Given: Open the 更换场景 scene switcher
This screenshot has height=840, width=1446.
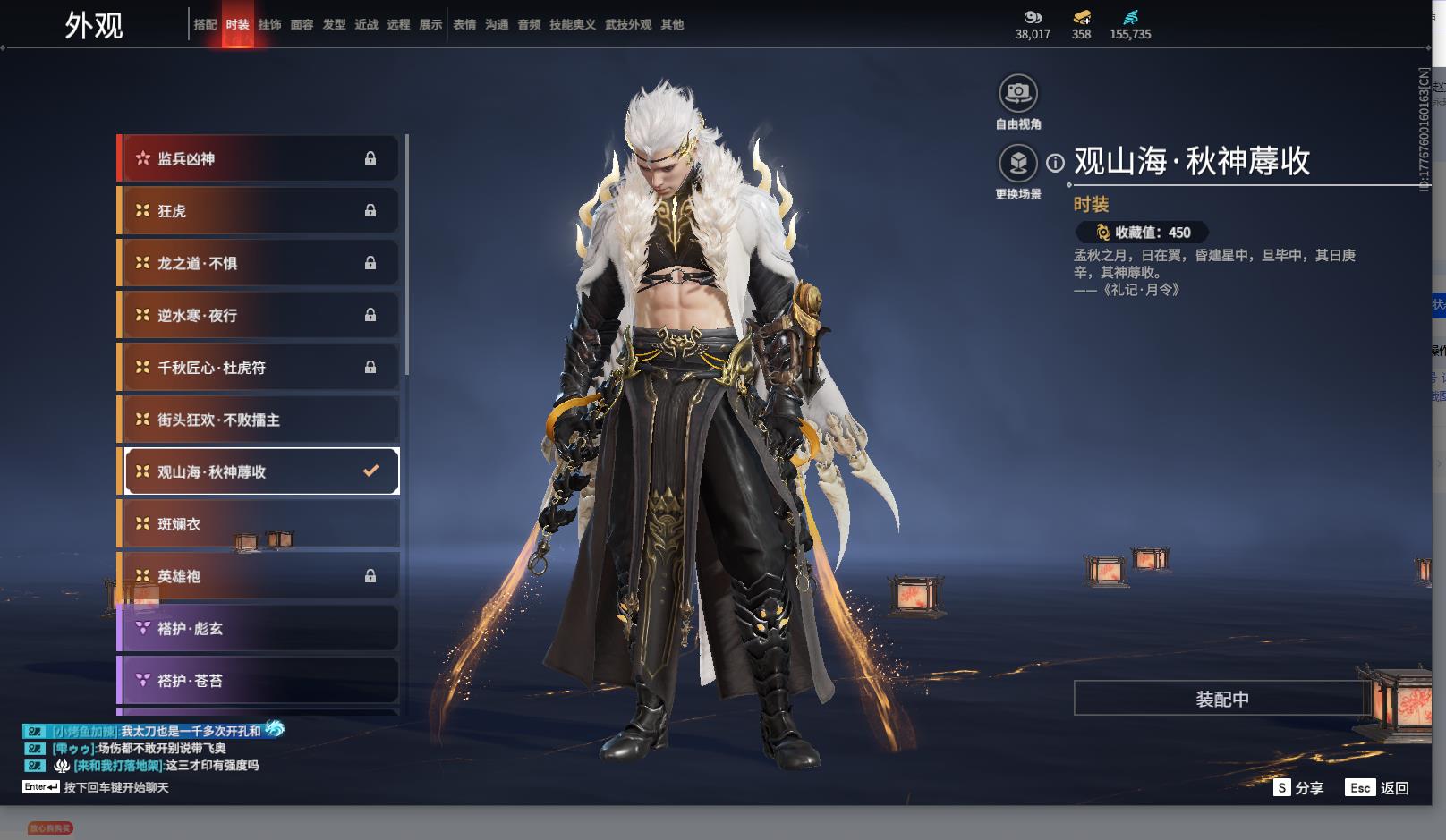Looking at the screenshot, I should pos(1018,163).
